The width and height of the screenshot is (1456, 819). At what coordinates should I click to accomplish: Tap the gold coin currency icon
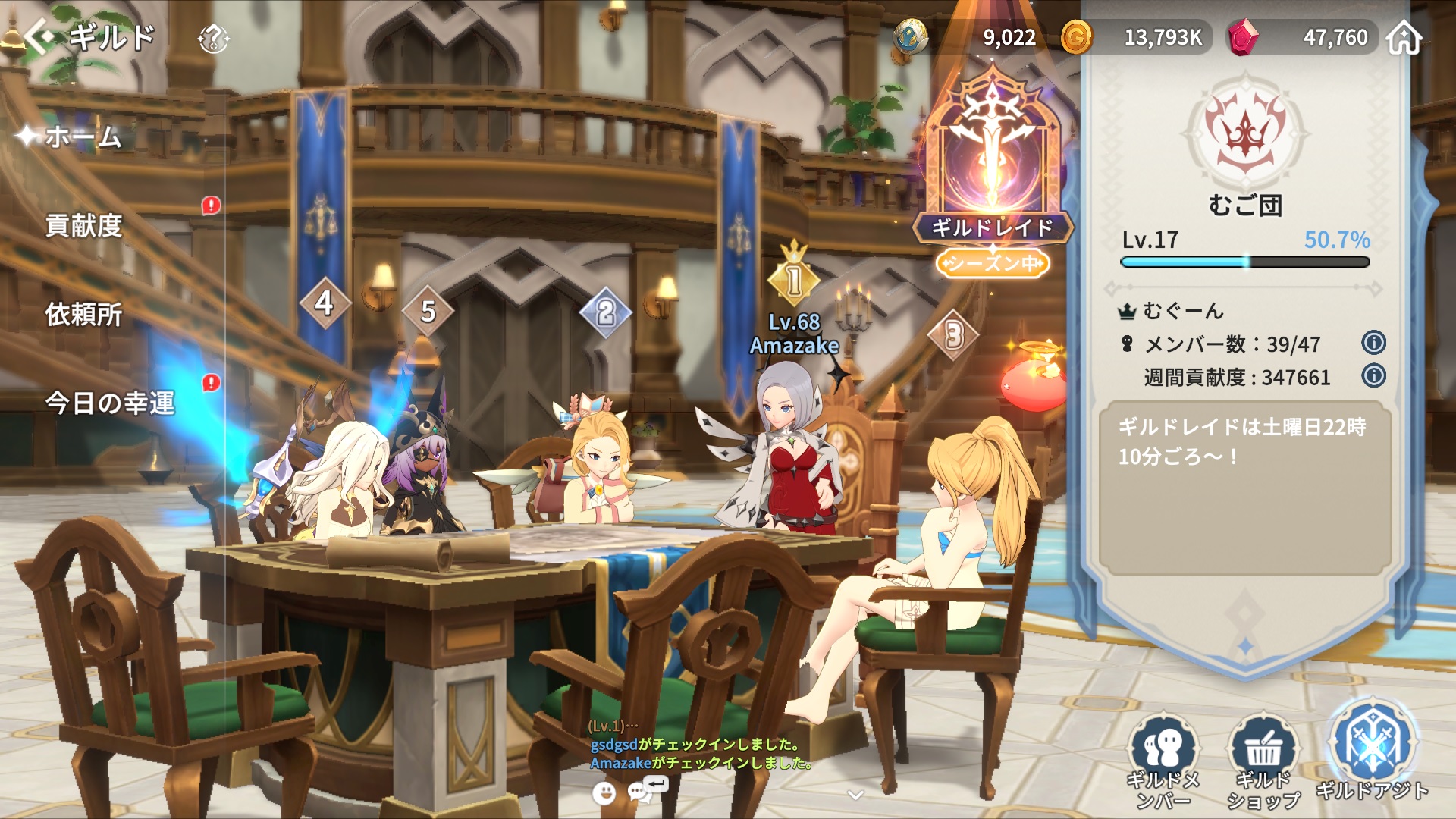[x=1076, y=37]
